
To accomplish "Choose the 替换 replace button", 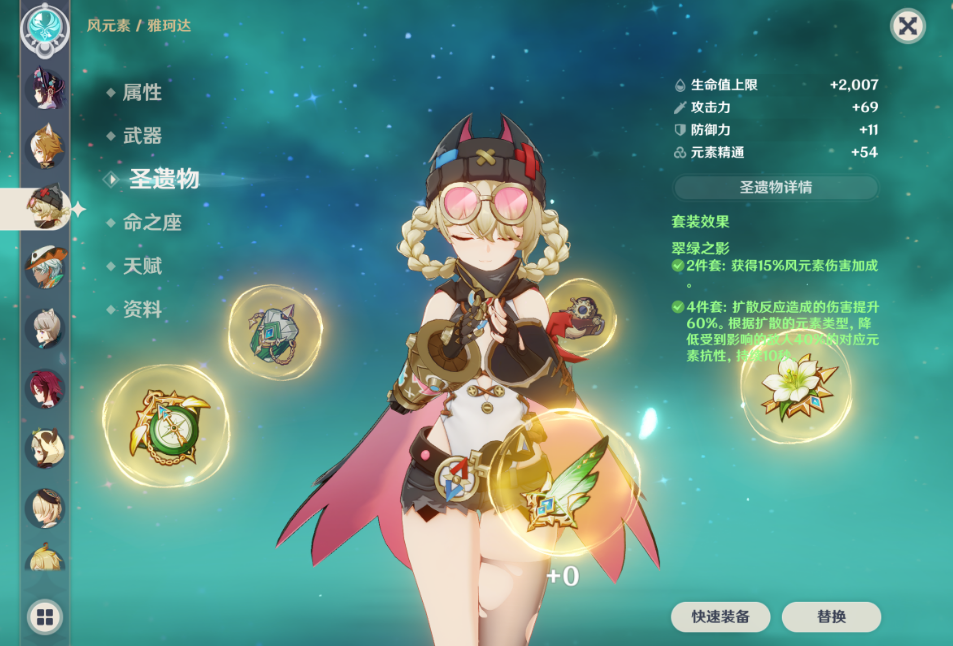I will 831,616.
